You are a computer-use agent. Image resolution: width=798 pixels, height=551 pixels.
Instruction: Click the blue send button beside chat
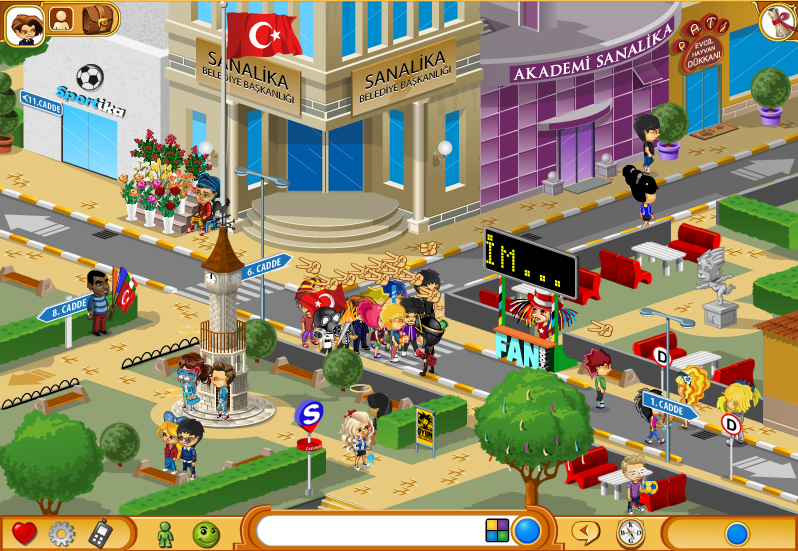(x=527, y=530)
